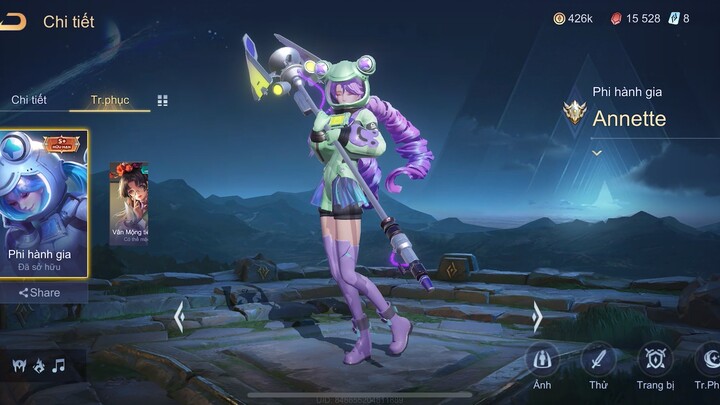Expand the chevron under Annette's name
This screenshot has width=720, height=405.
[597, 153]
